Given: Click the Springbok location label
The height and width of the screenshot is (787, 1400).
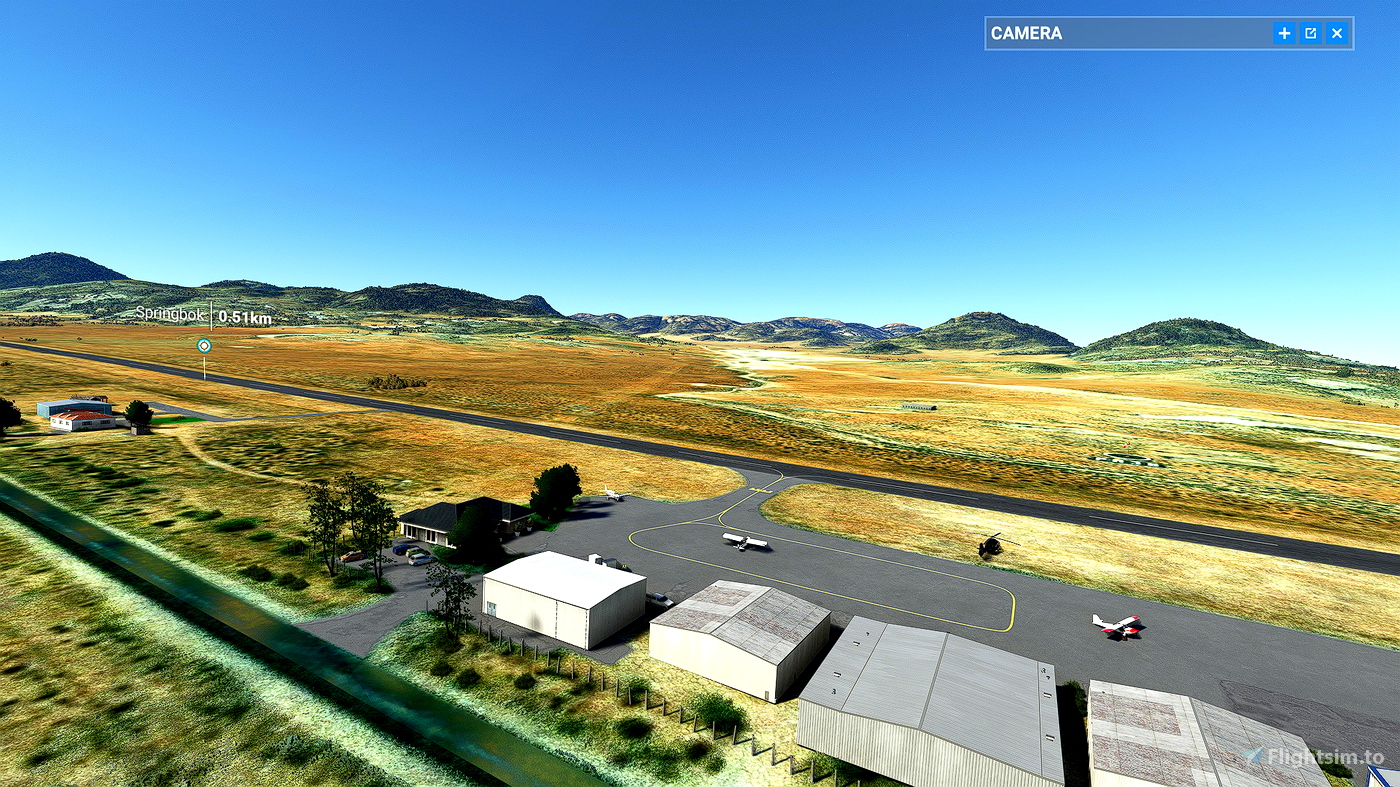Looking at the screenshot, I should click(x=168, y=316).
